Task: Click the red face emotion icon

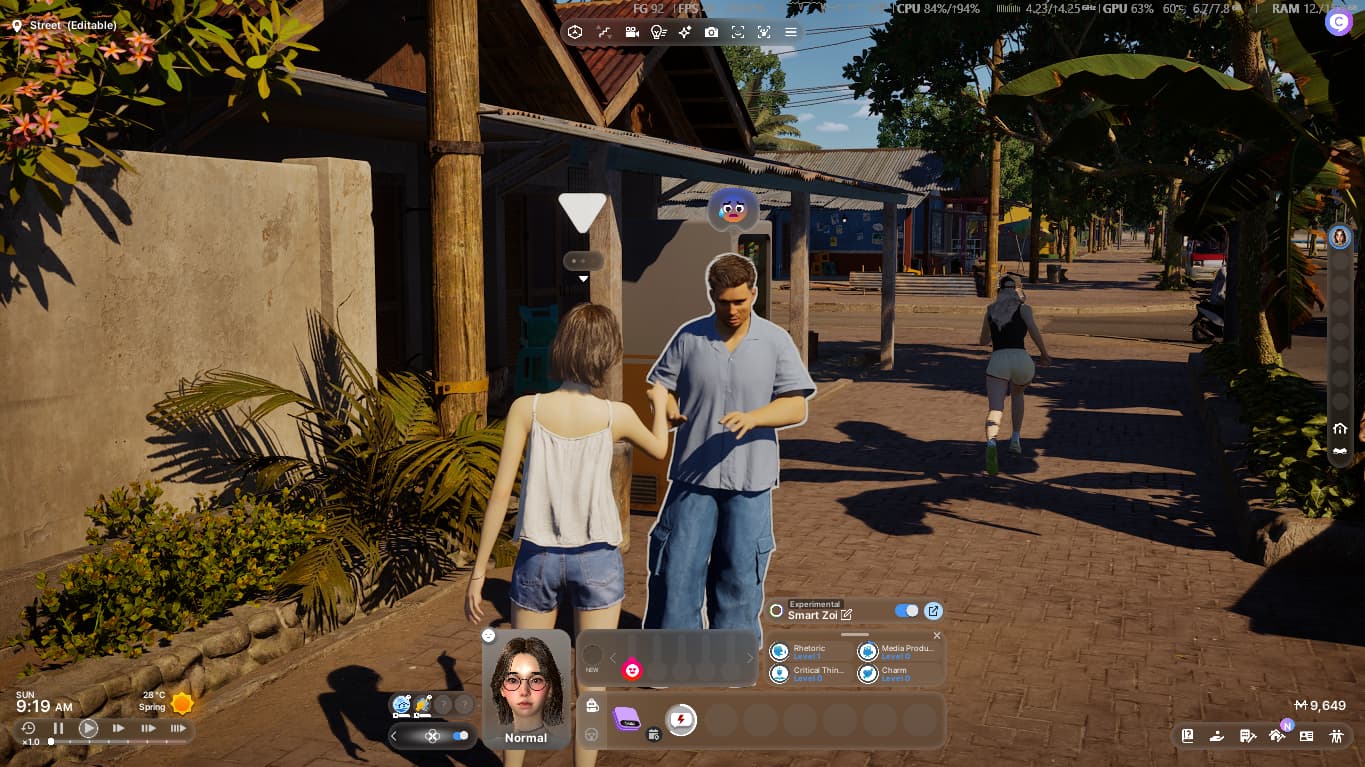Action: (632, 670)
